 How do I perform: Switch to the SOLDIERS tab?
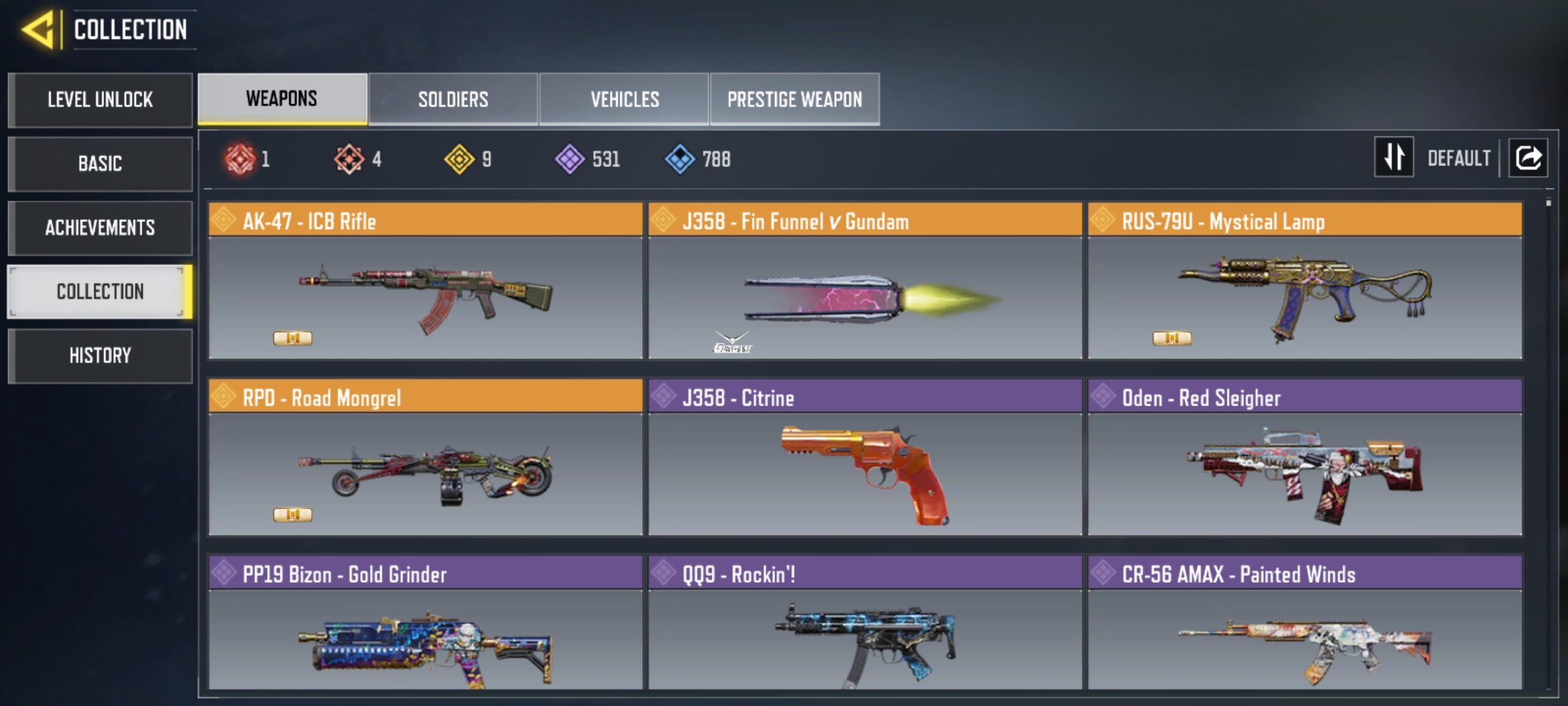(453, 98)
